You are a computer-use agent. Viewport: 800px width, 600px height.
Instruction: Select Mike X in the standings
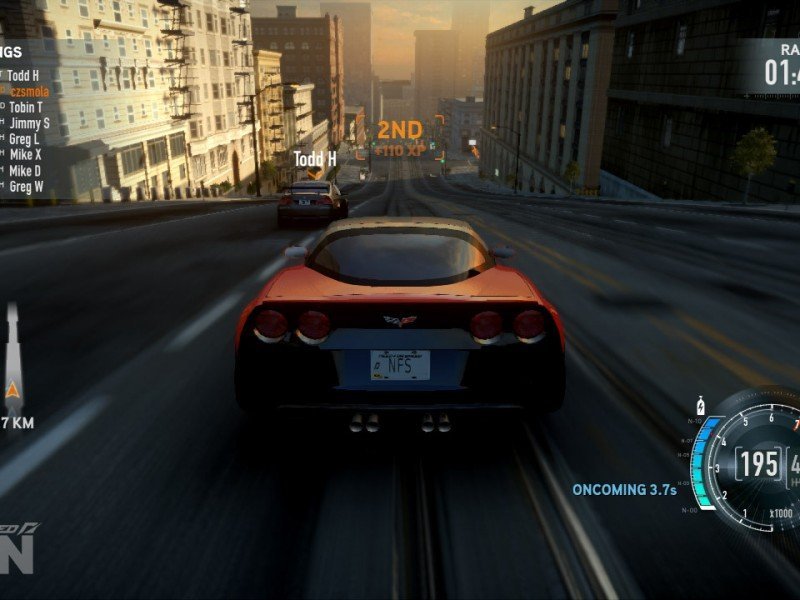(x=25, y=155)
